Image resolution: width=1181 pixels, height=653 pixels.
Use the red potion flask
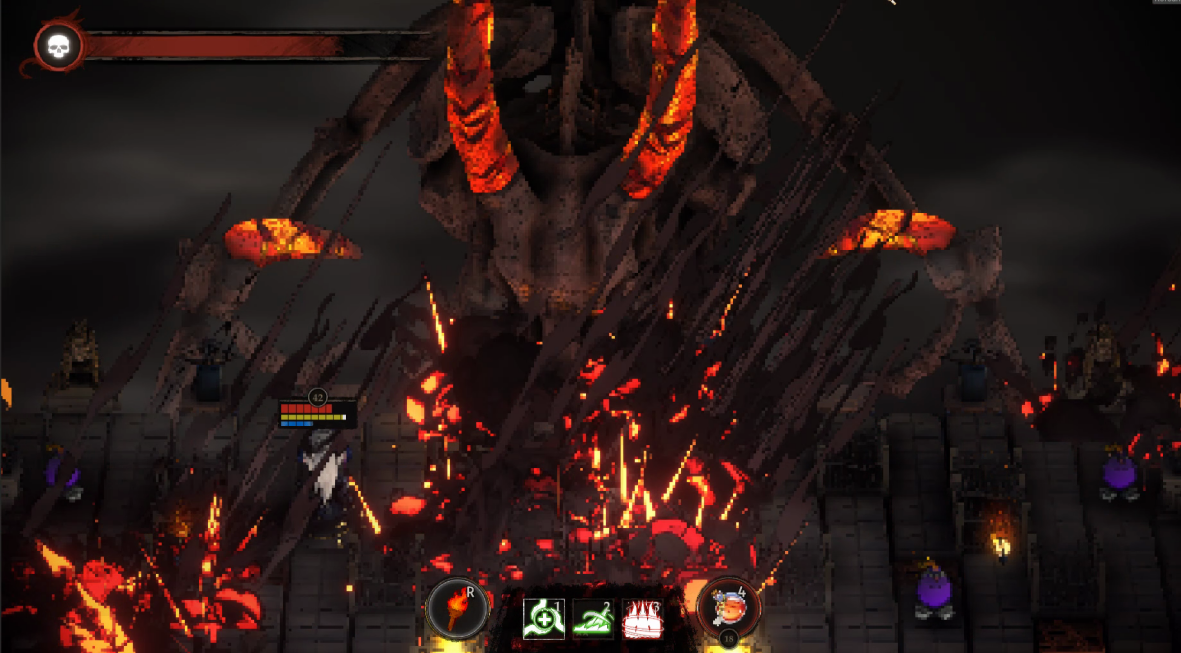[727, 607]
